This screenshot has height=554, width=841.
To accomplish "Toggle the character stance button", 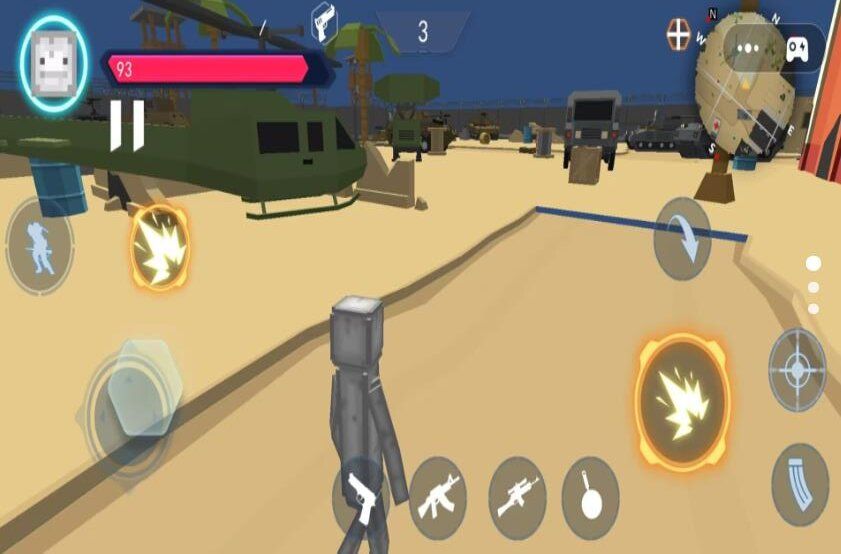I will (39, 245).
